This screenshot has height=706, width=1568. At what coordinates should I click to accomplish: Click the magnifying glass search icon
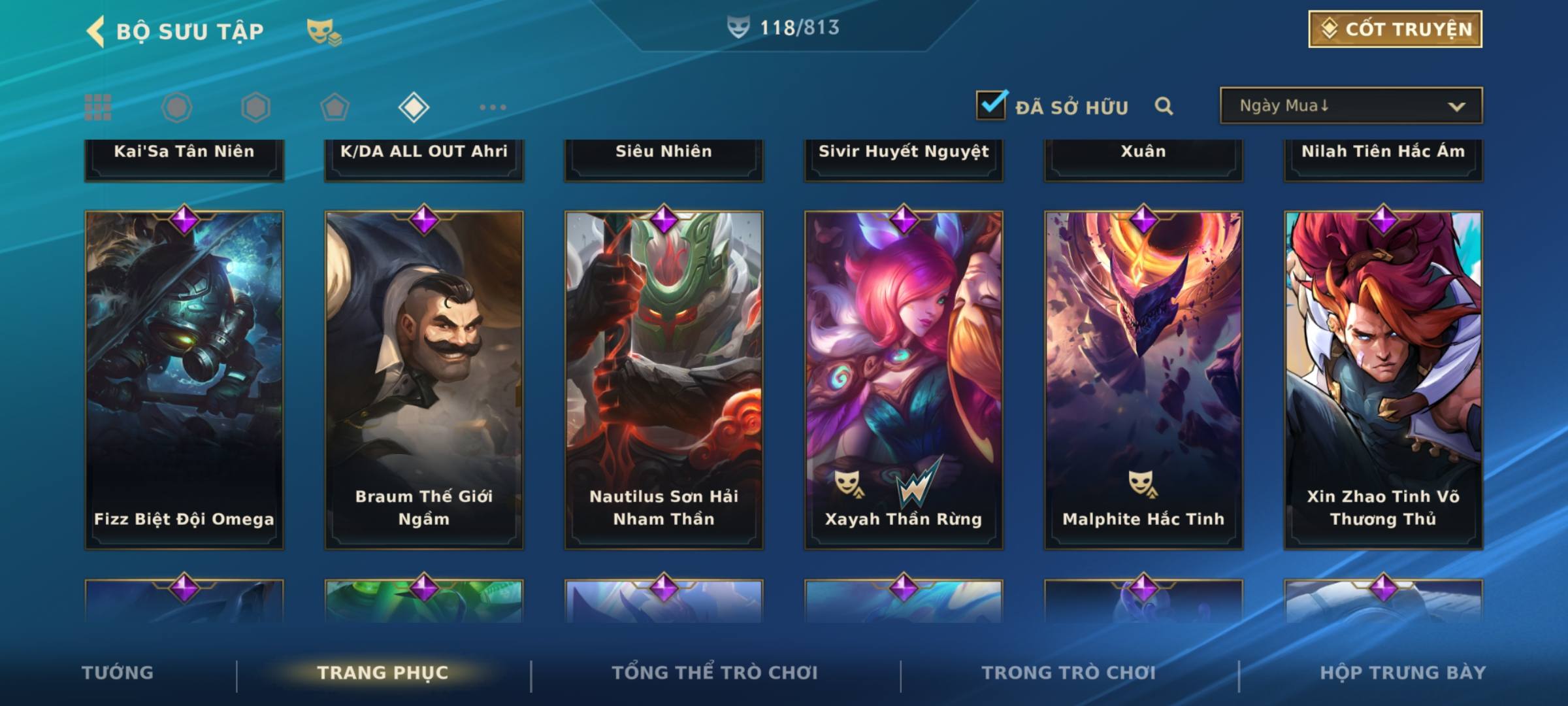1164,106
